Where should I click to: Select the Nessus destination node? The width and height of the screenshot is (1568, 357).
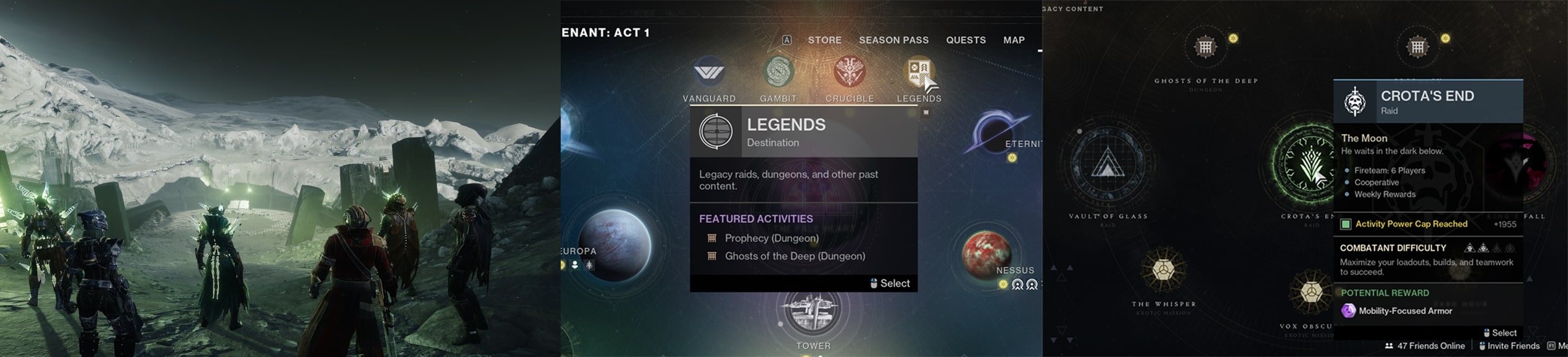tap(986, 254)
